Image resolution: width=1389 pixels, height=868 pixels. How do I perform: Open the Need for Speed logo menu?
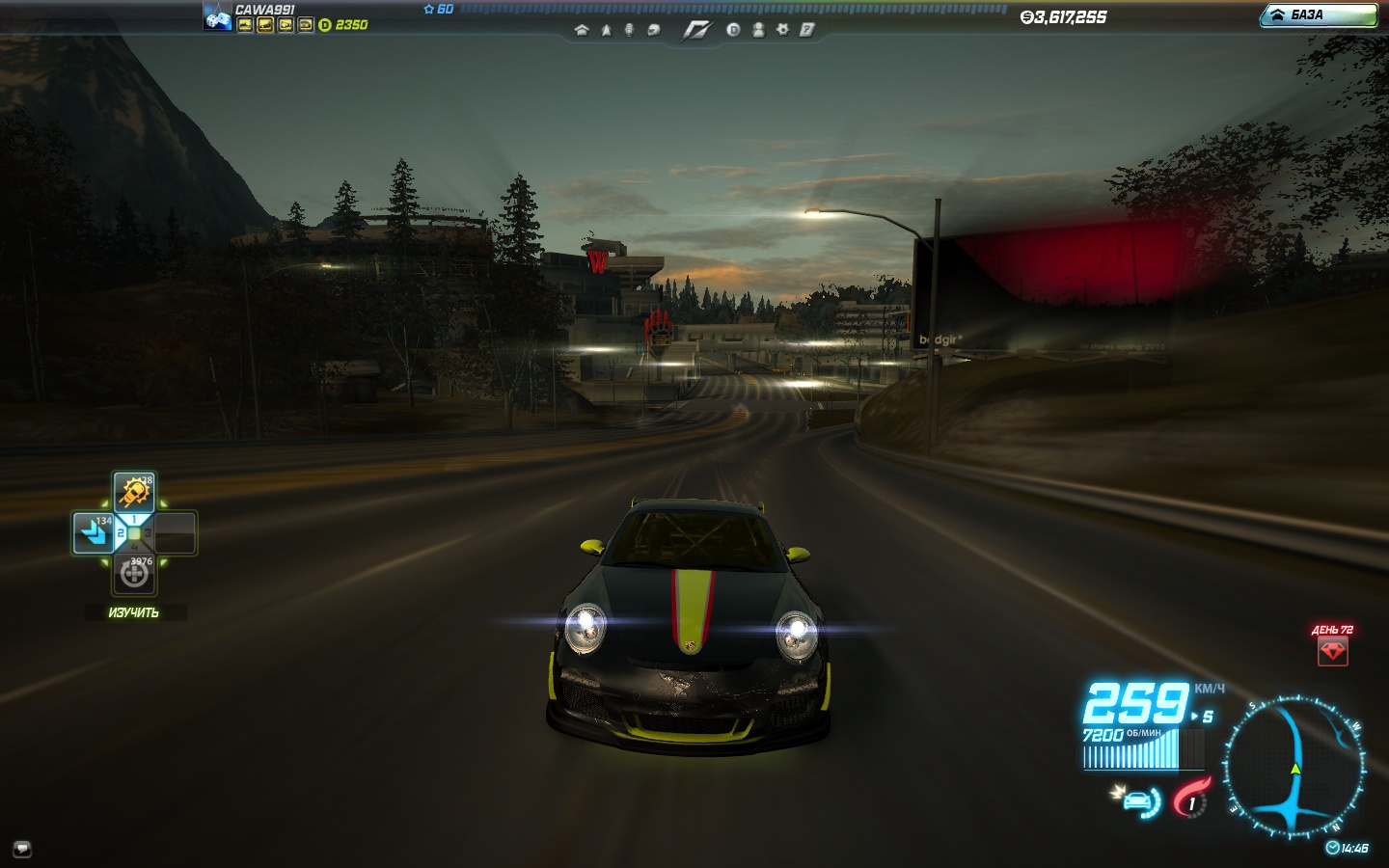(695, 31)
